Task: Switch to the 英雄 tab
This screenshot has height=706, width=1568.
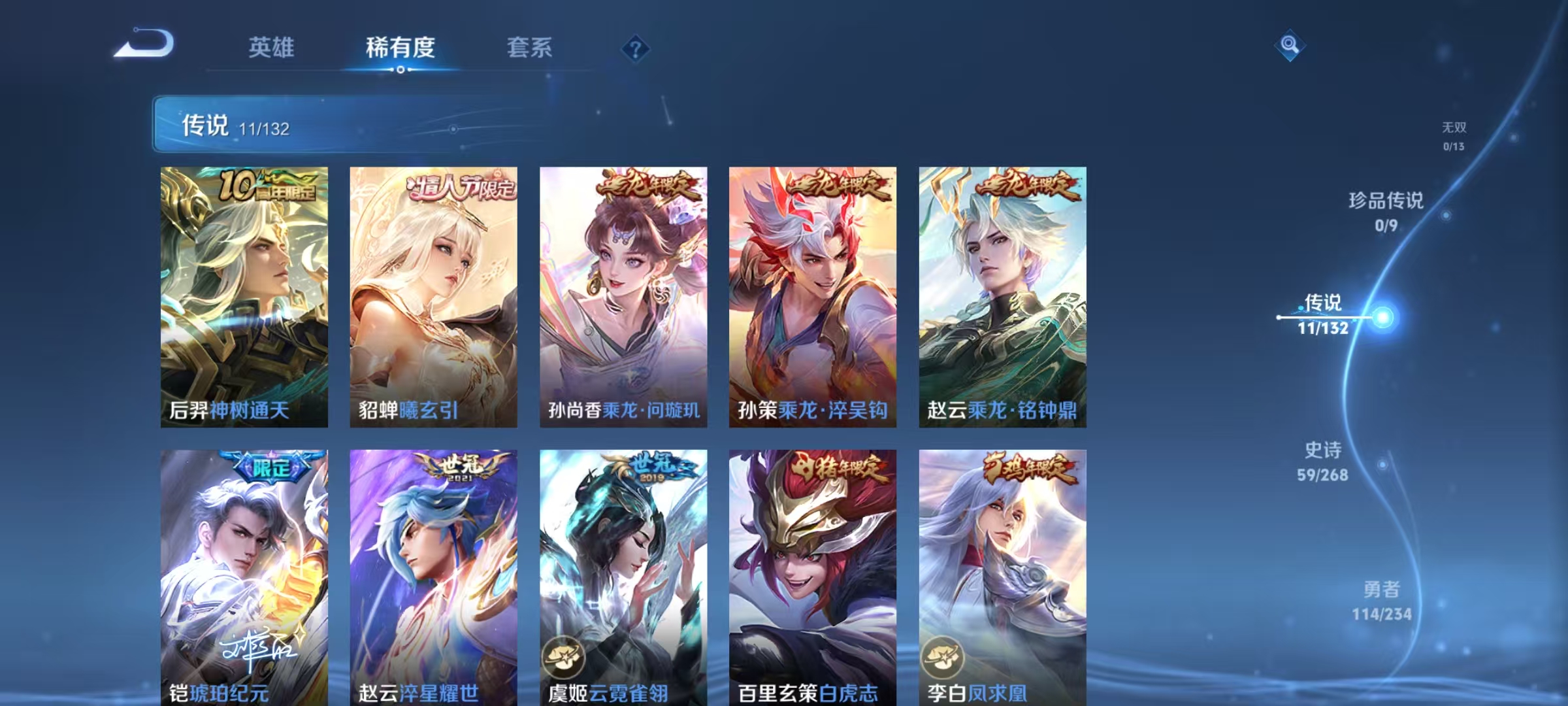Action: (x=272, y=48)
